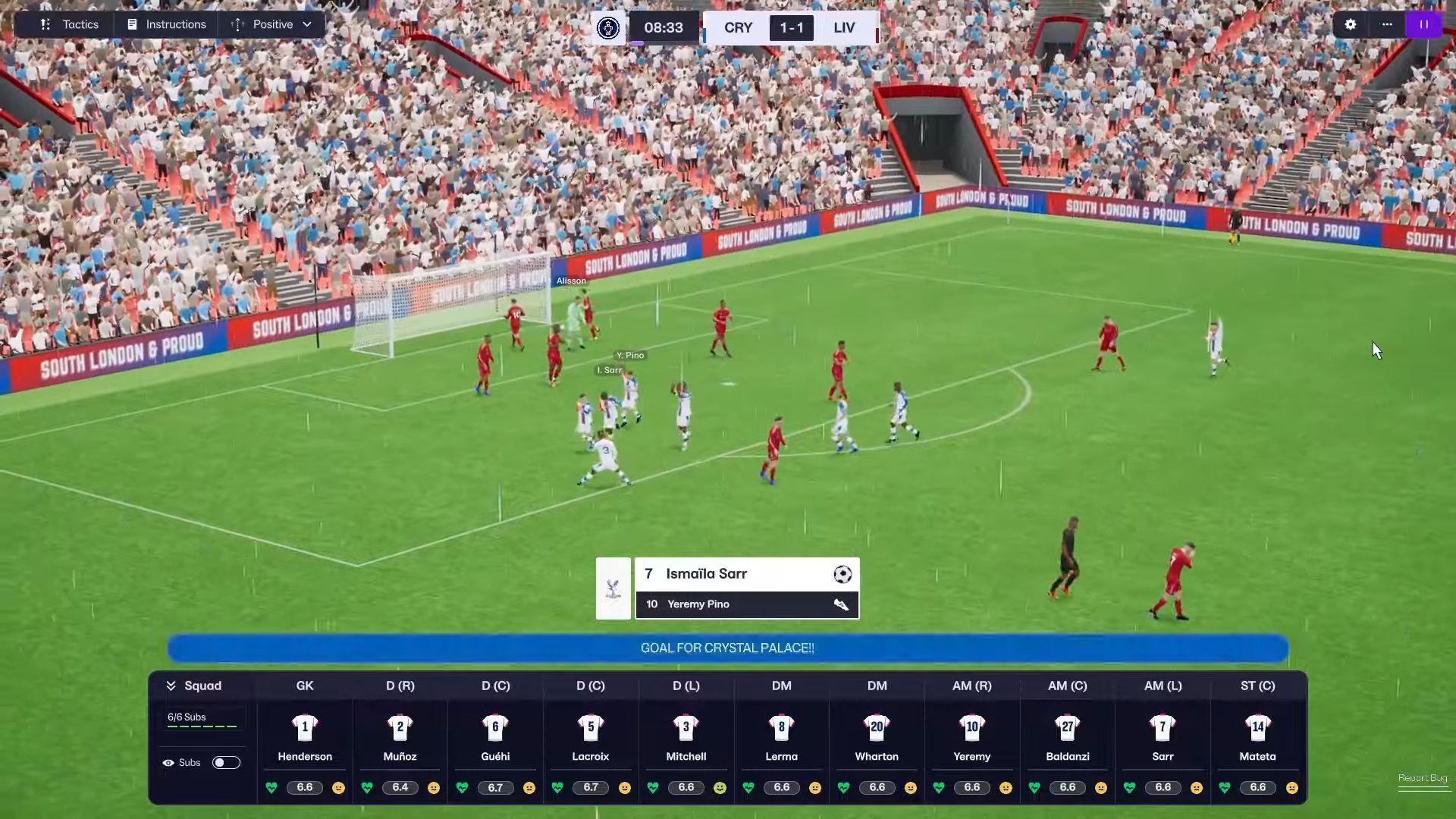1456x819 pixels.
Task: Pause the match
Action: pyautogui.click(x=1424, y=24)
